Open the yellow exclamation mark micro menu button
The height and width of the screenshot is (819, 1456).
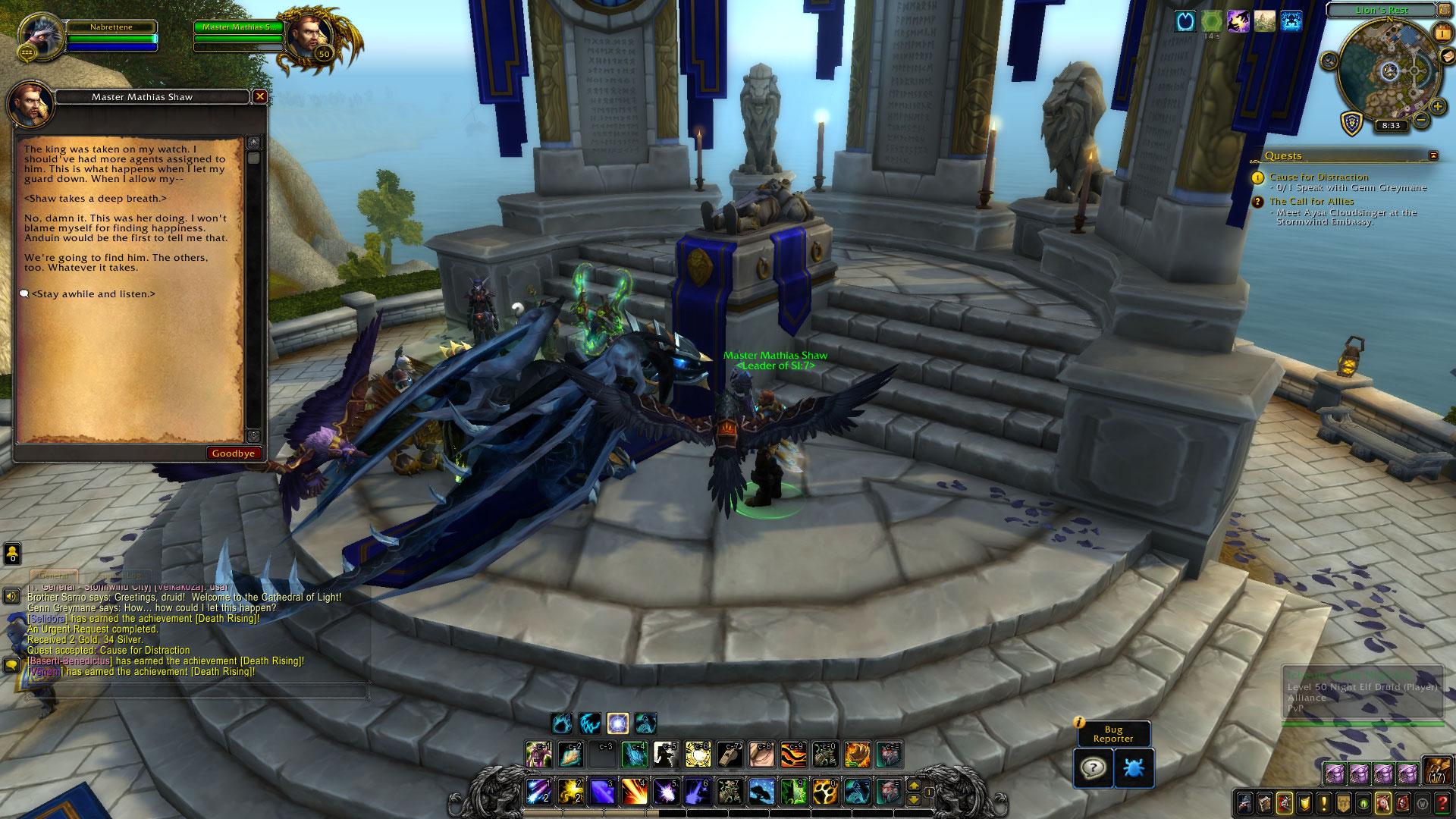[x=1324, y=803]
